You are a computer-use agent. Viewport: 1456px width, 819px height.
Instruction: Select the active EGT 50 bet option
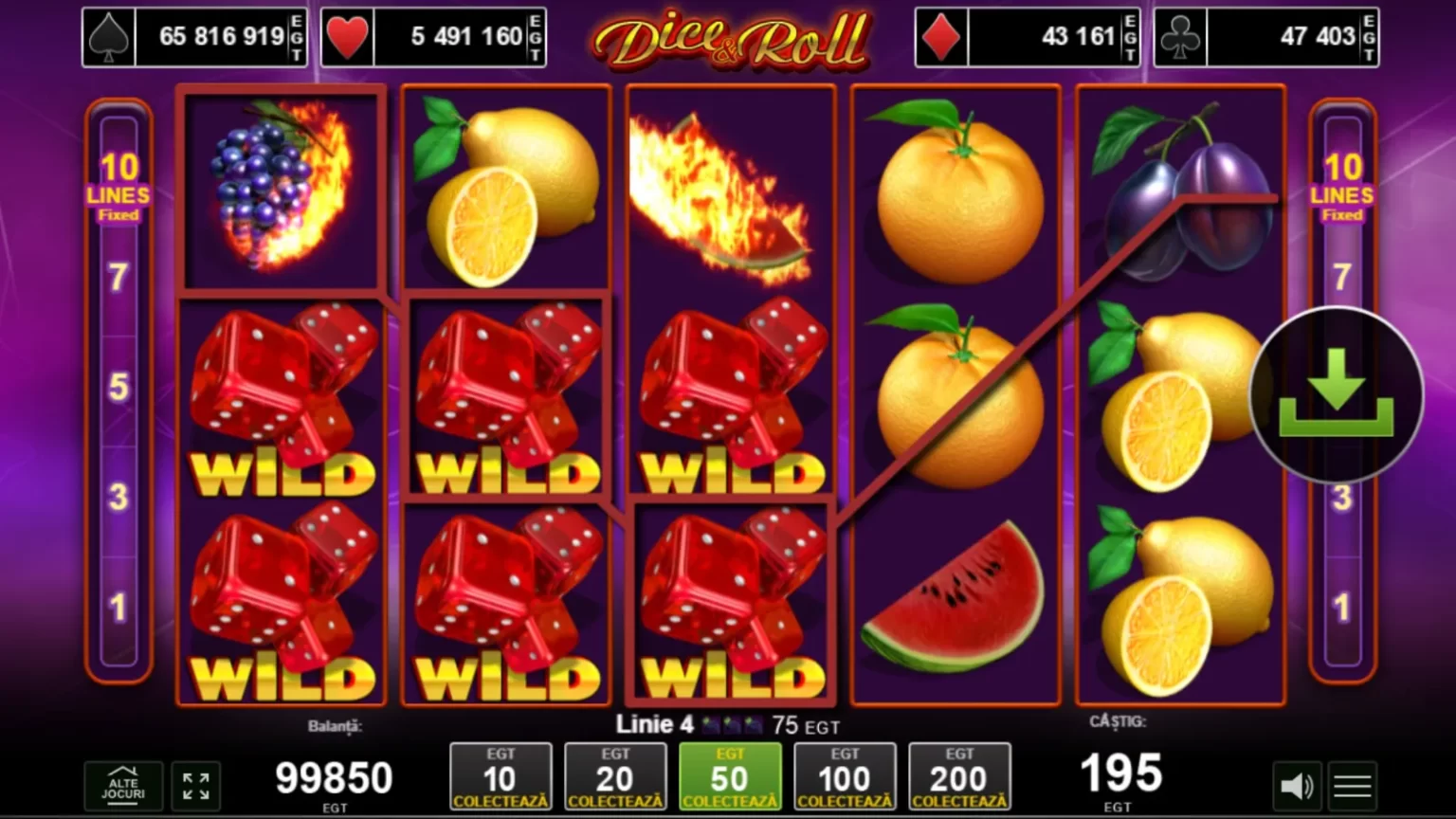pyautogui.click(x=730, y=776)
